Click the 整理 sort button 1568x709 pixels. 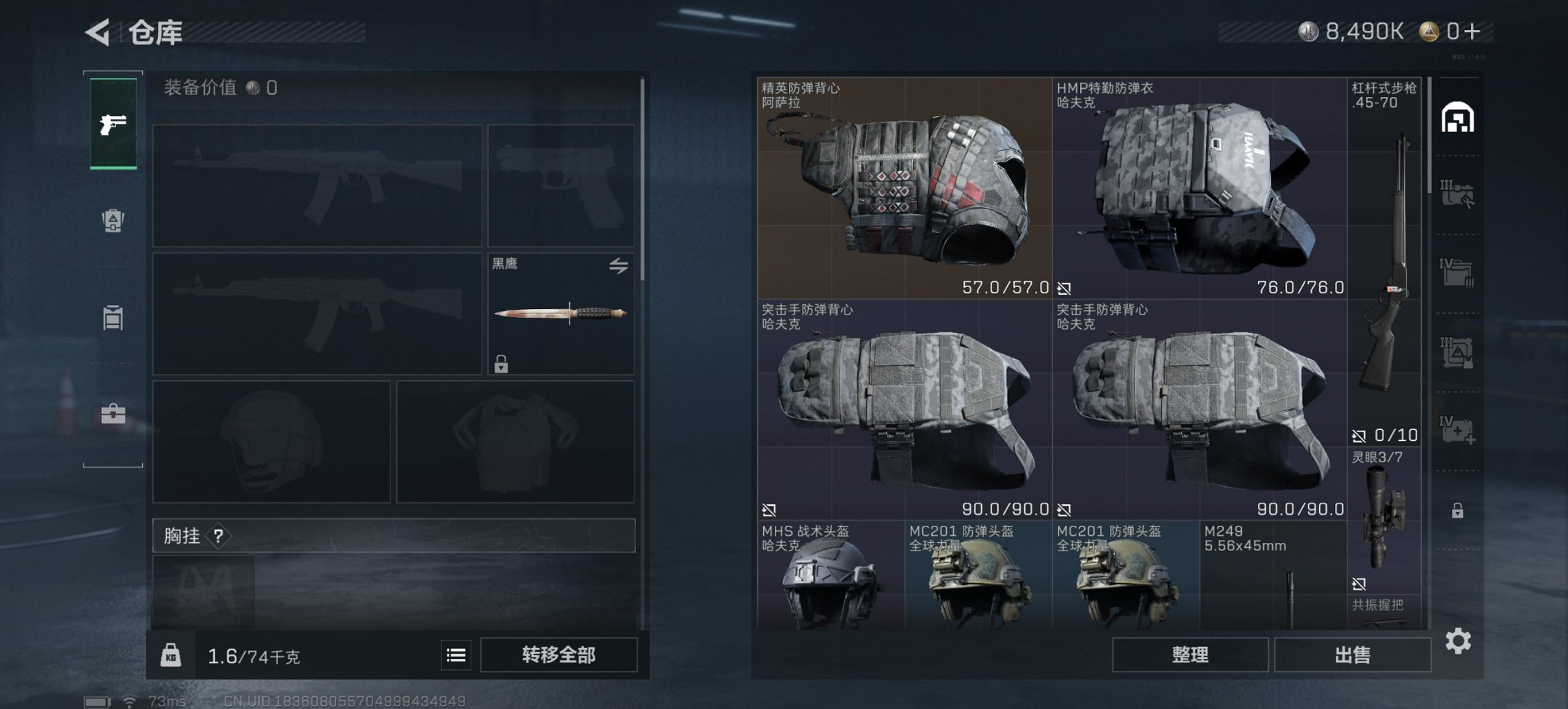[1189, 655]
